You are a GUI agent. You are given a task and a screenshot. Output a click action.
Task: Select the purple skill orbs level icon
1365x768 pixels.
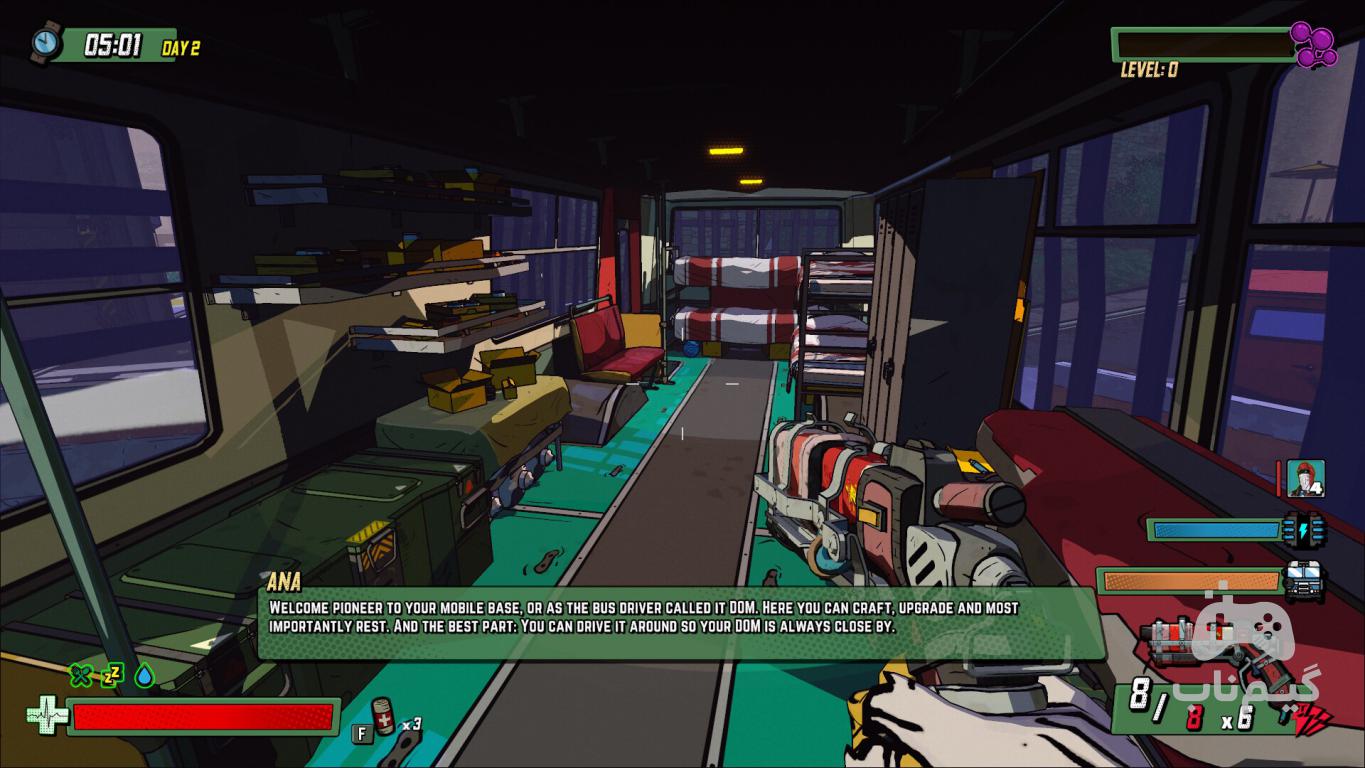click(x=1313, y=45)
